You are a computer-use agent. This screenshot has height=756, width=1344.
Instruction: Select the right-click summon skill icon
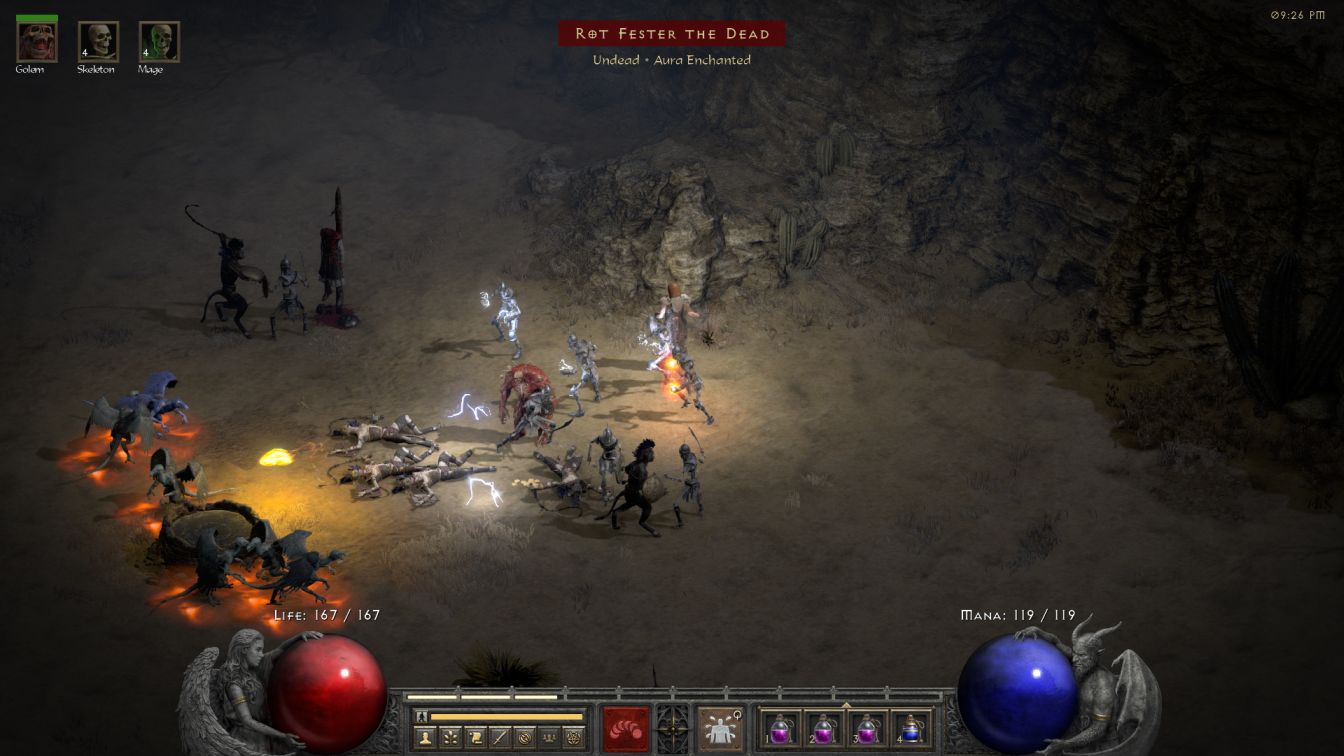pyautogui.click(x=719, y=728)
